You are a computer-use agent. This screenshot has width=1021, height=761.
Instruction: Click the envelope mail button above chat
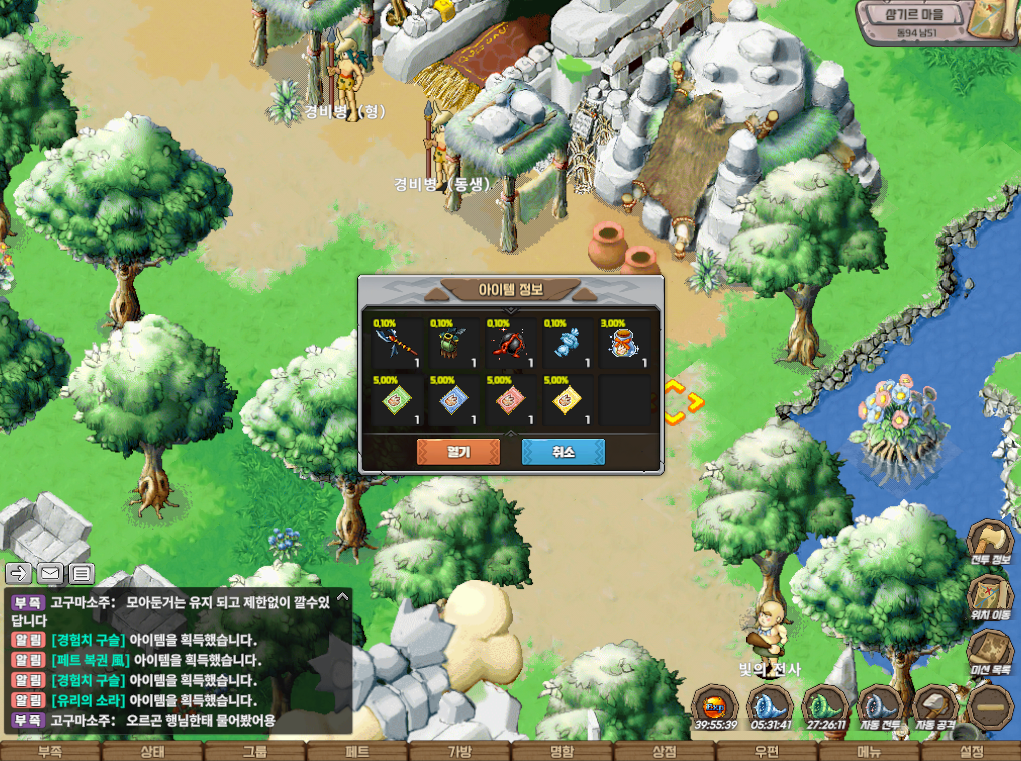[x=50, y=573]
